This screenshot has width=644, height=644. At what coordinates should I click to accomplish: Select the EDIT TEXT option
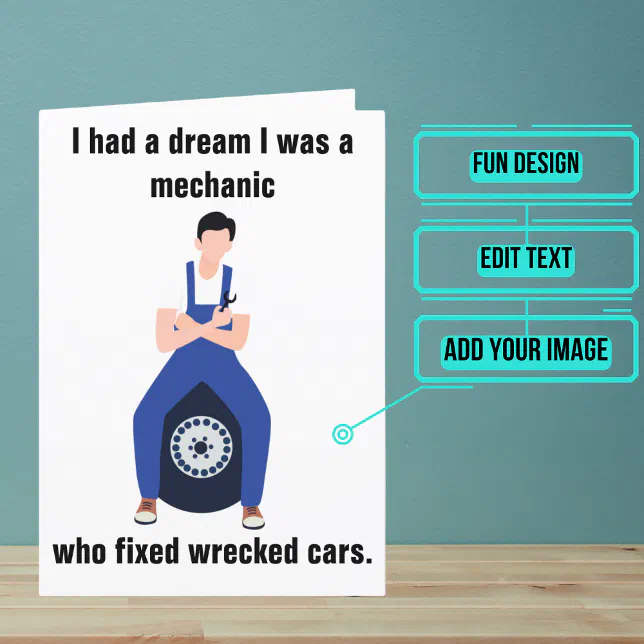[526, 259]
